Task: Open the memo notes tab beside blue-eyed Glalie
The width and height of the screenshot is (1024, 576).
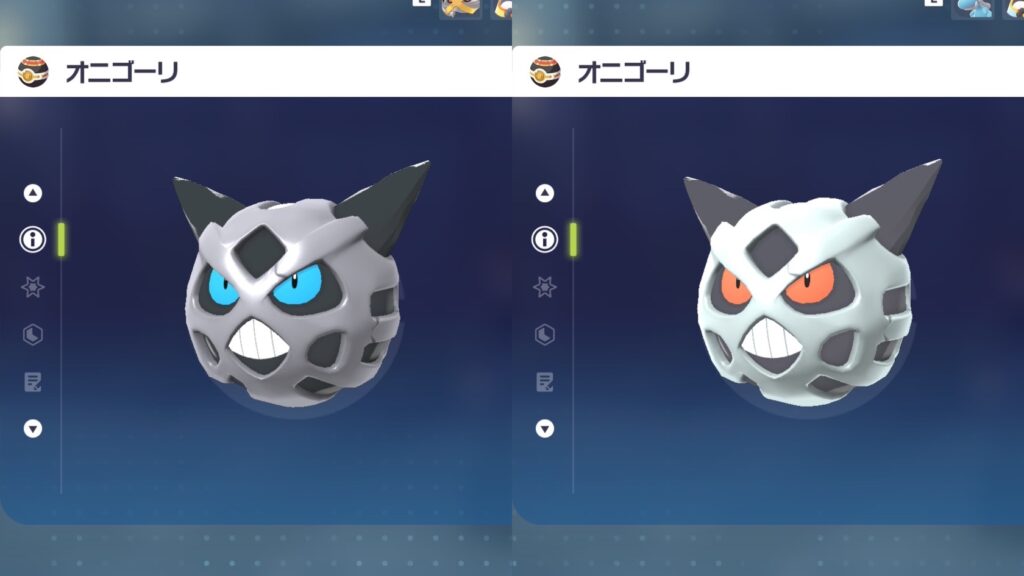Action: 33,381
